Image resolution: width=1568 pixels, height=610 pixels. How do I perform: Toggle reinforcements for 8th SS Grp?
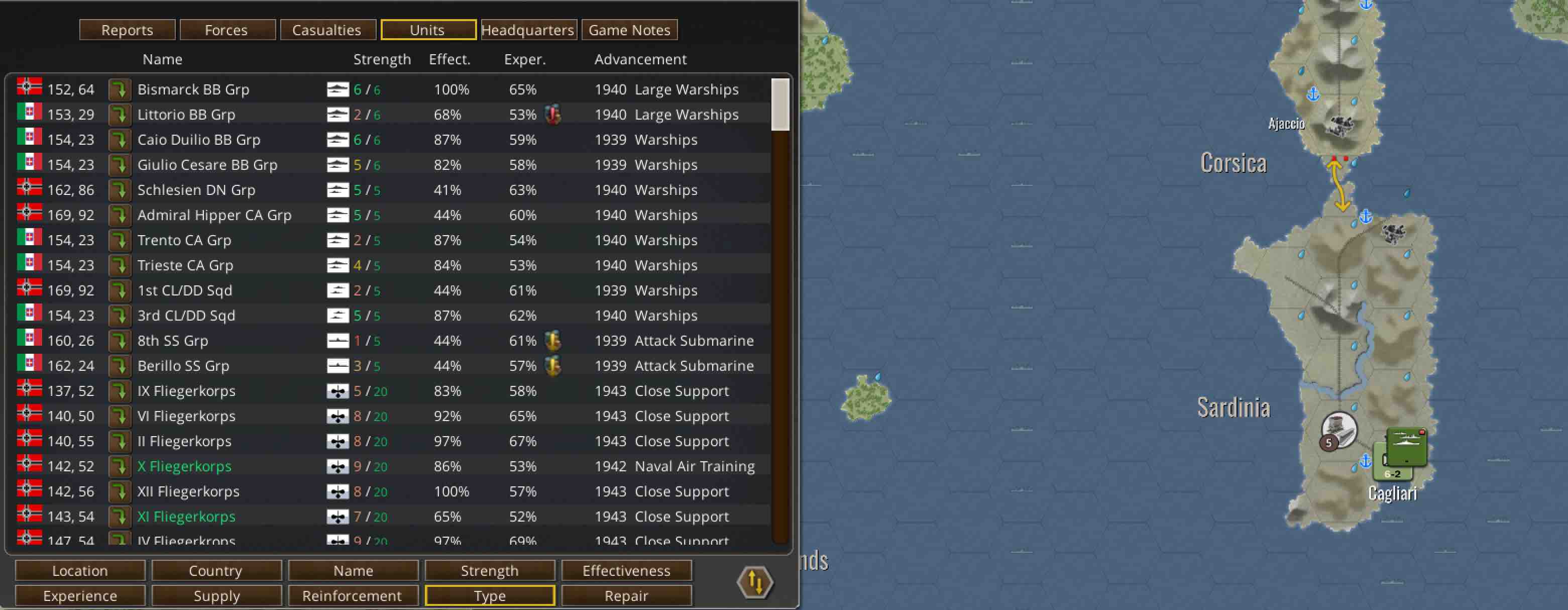120,340
